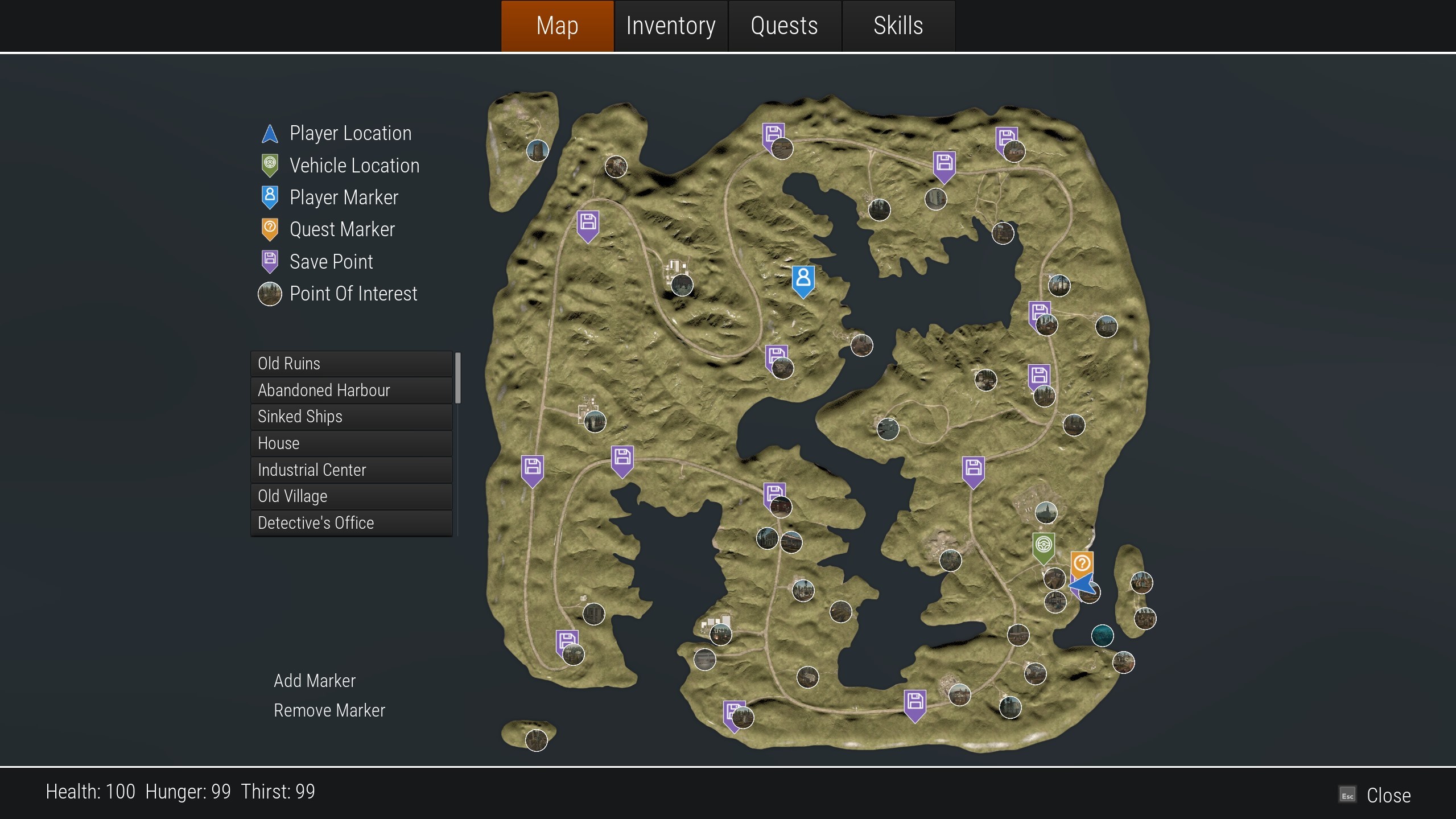Click the Add Marker button
This screenshot has width=1456, height=819.
pyautogui.click(x=315, y=681)
